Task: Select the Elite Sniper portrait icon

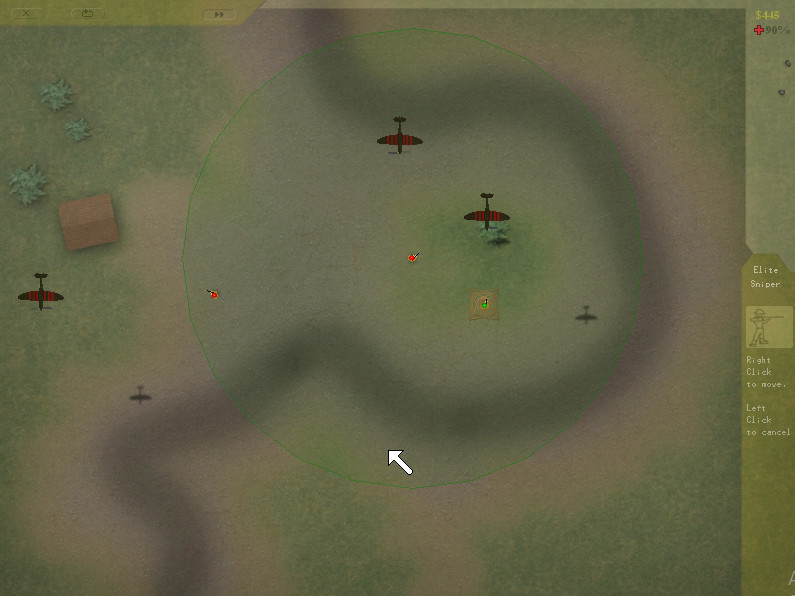Action: [x=769, y=327]
